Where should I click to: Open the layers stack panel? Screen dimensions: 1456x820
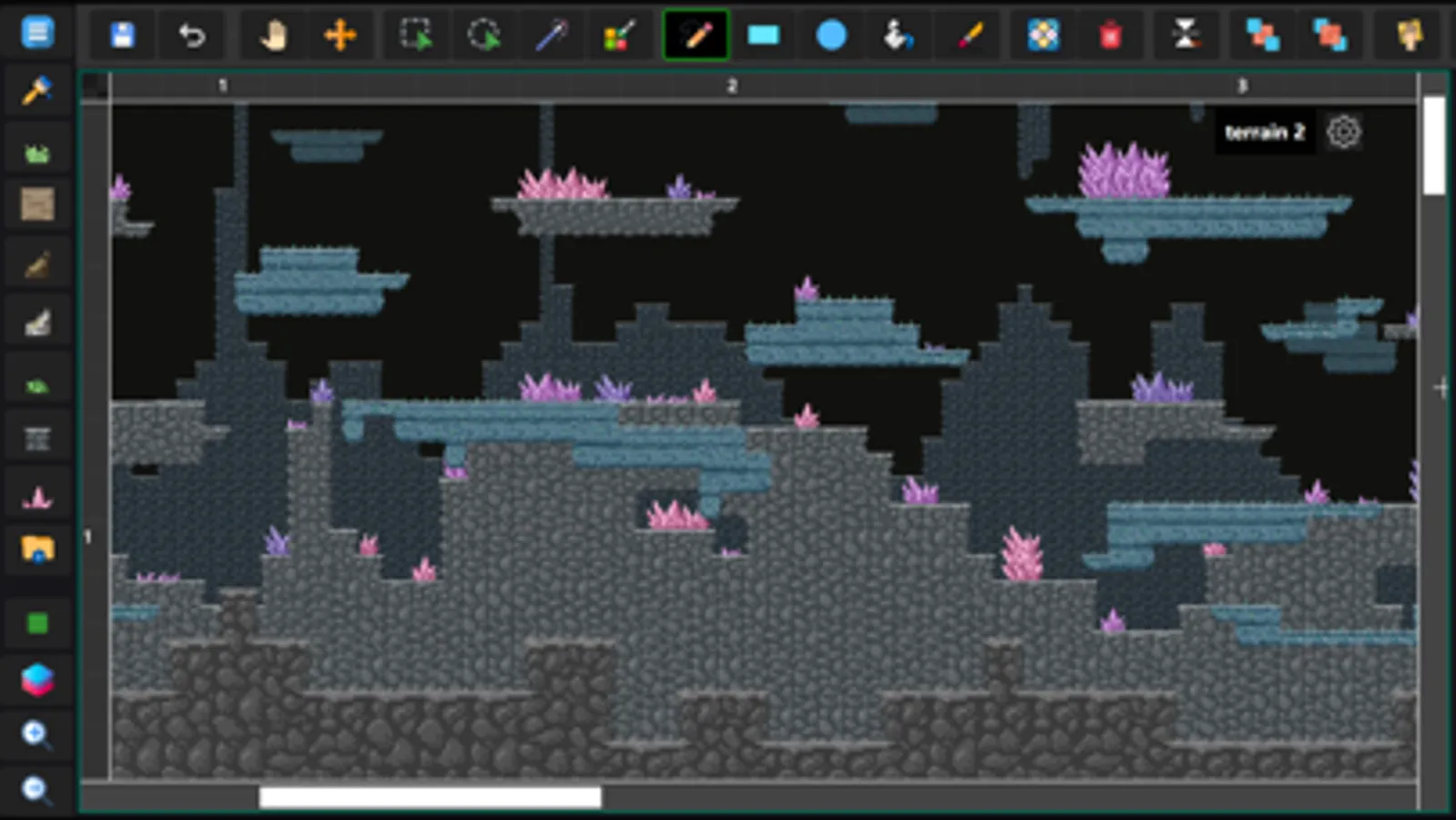tap(36, 679)
